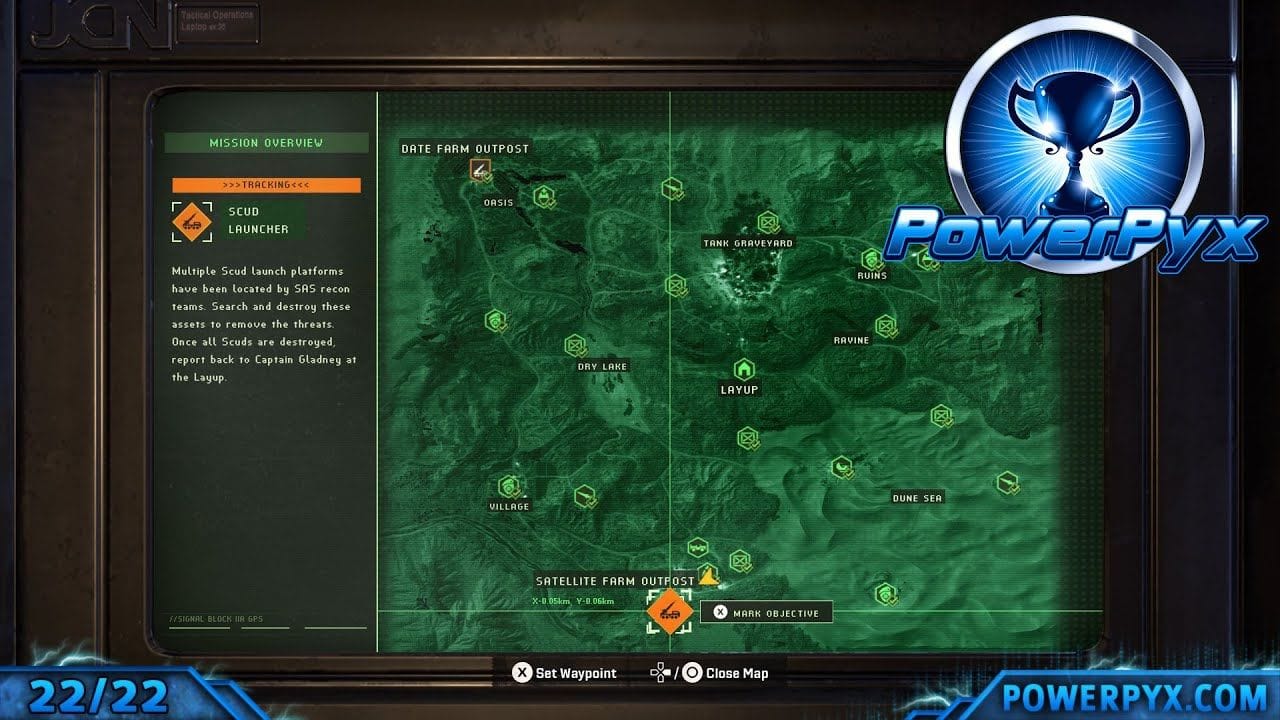Select the helmet marker at Village

click(x=511, y=487)
